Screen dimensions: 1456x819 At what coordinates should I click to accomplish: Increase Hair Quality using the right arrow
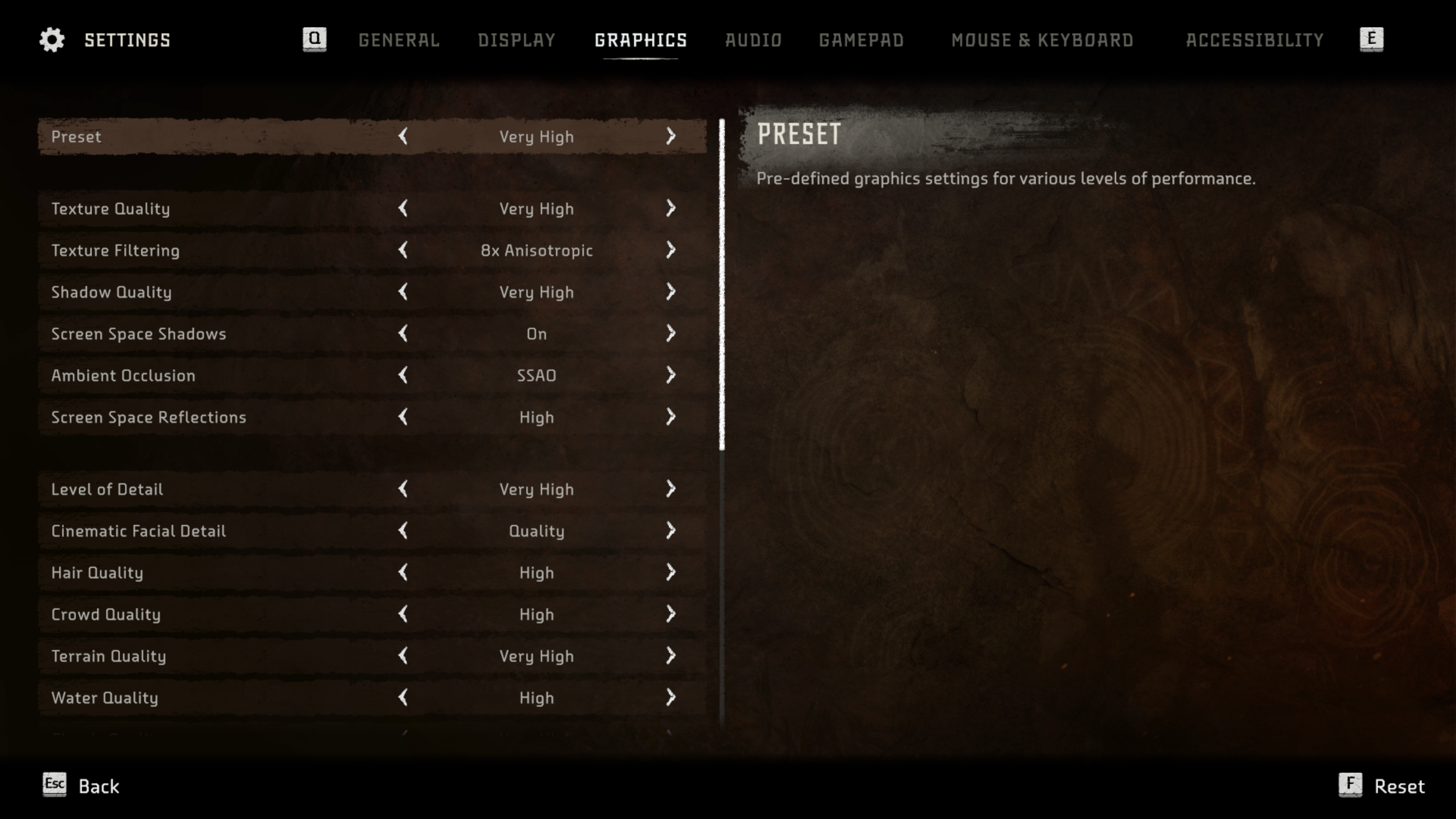click(x=670, y=573)
